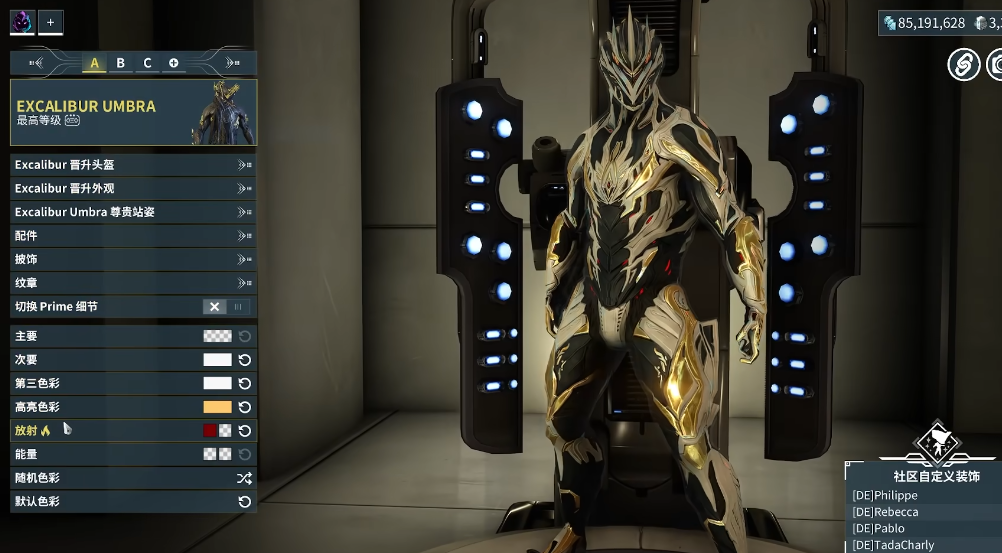The height and width of the screenshot is (553, 1002).
Task: Open the 披饰 syandana menu
Action: (x=133, y=259)
